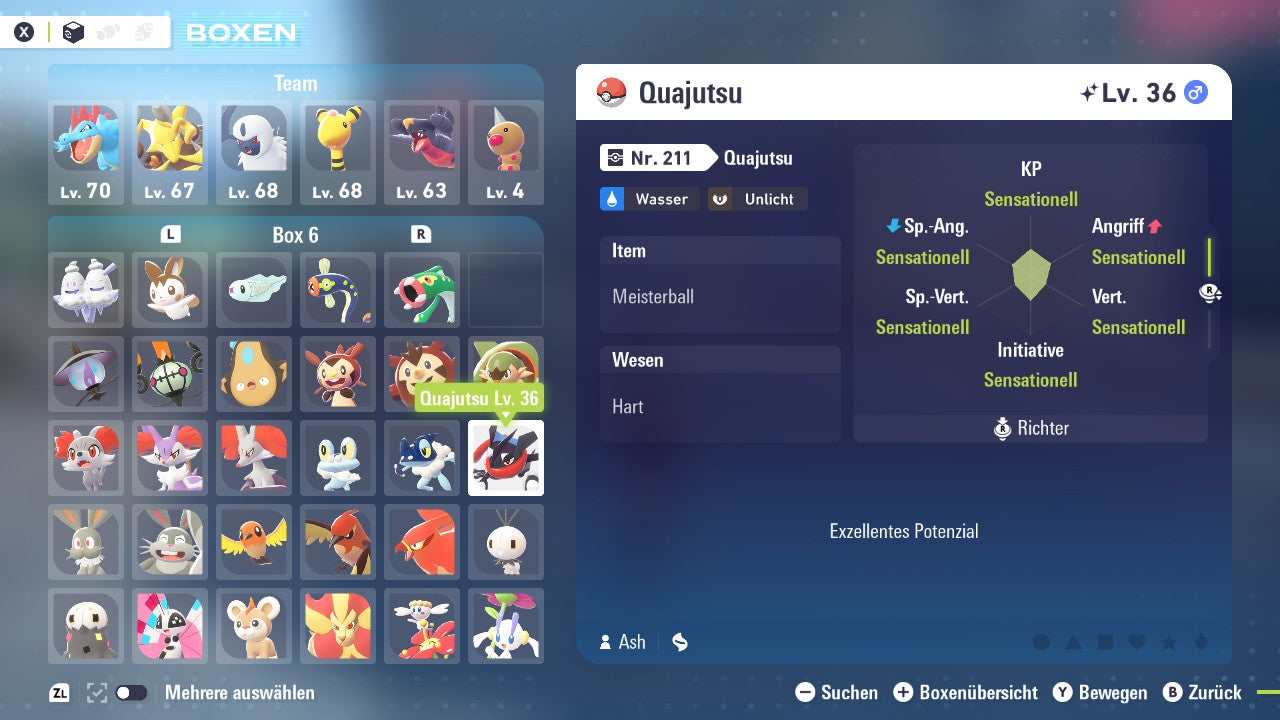Select the Quajutsu thumbnail in Box 6
1280x720 pixels.
[506, 458]
